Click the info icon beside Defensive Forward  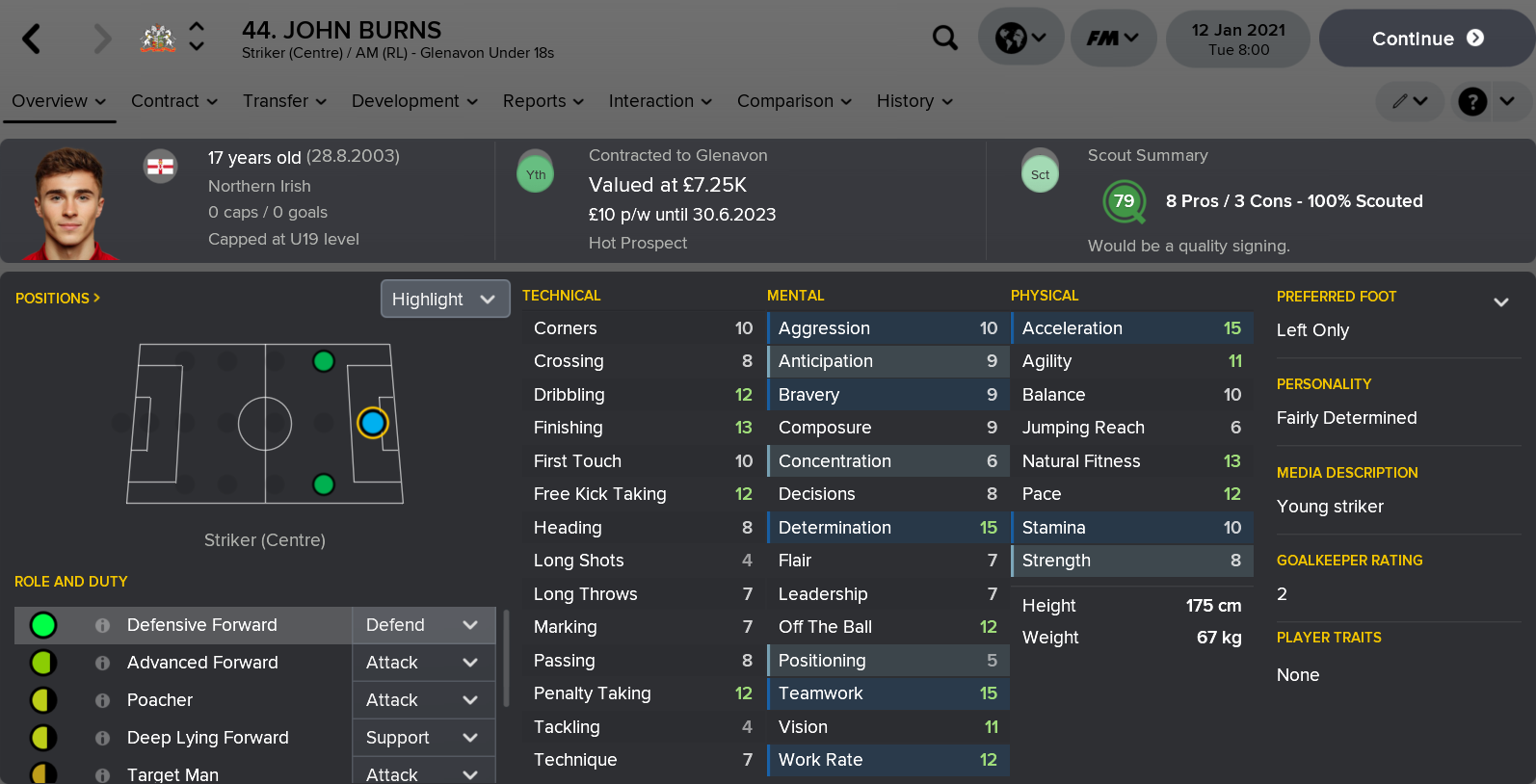point(102,625)
